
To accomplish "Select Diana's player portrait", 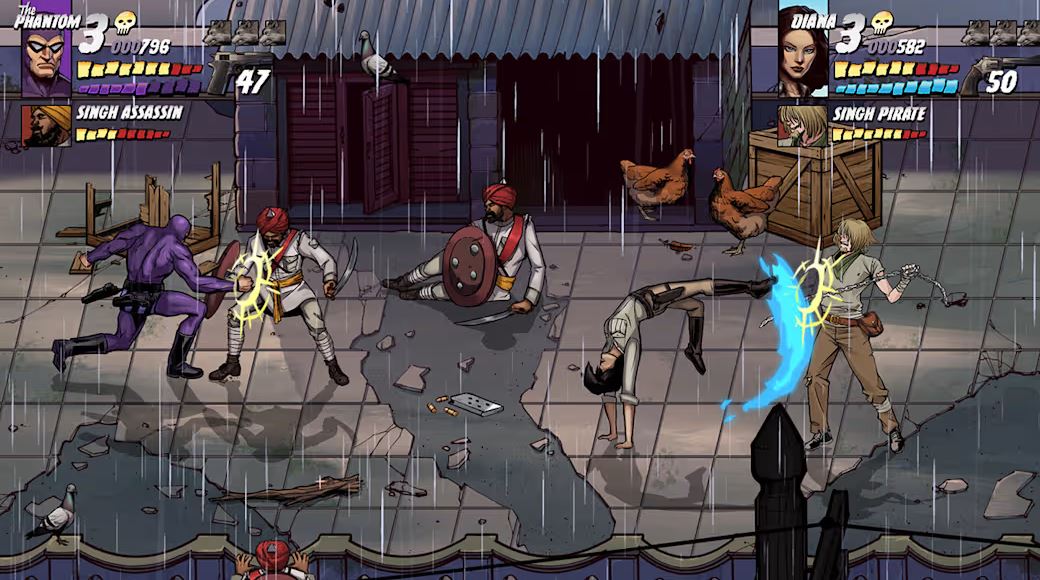I will (x=803, y=55).
